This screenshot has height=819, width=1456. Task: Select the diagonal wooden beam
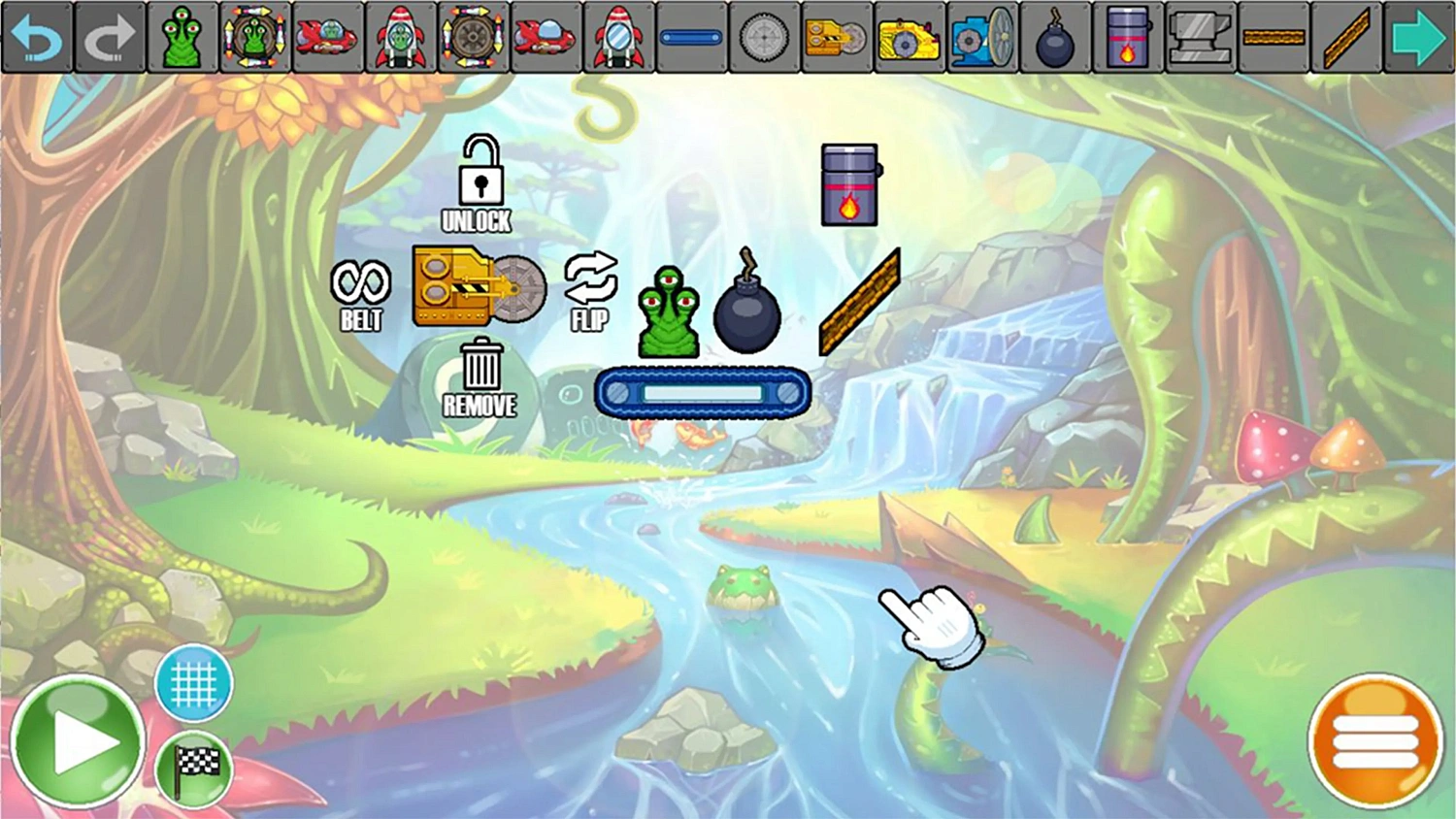[1346, 39]
